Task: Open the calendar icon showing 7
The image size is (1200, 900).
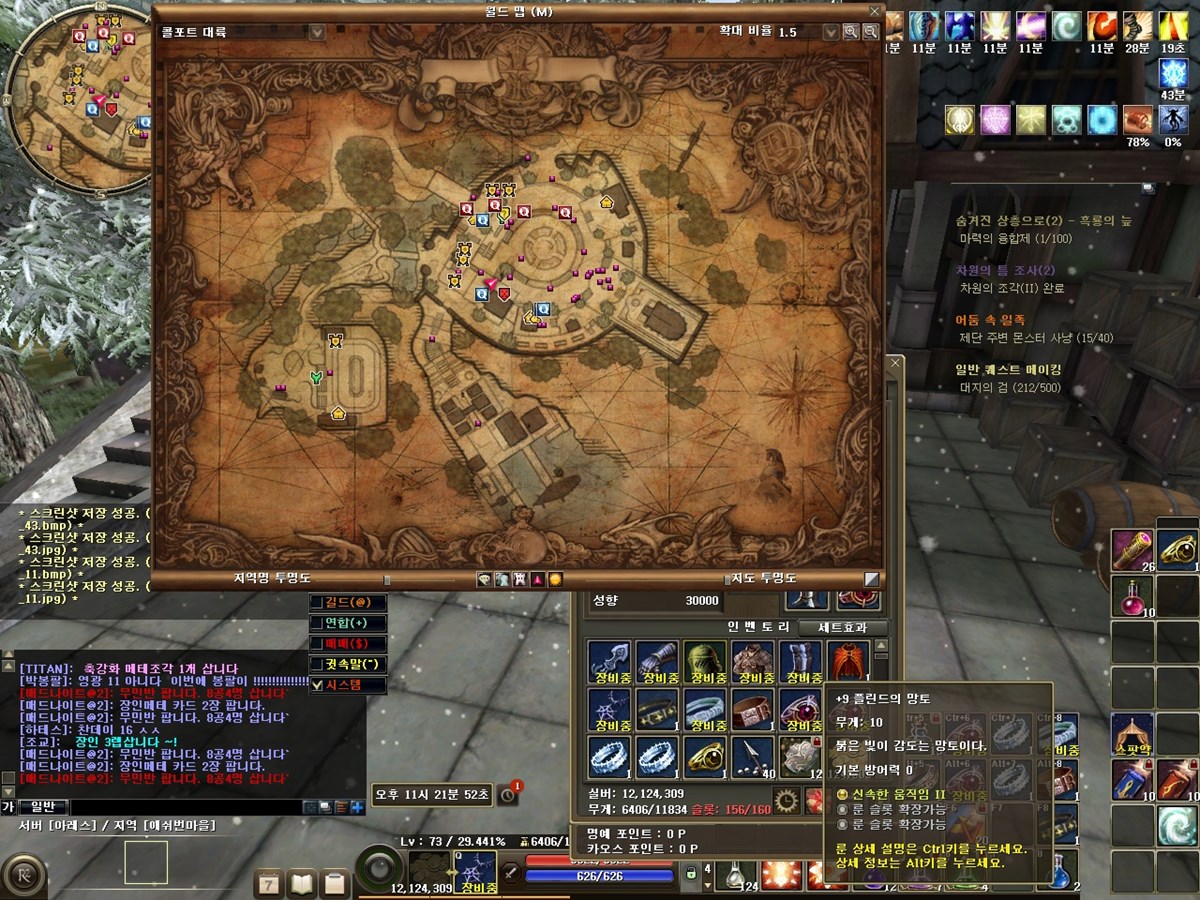Action: [270, 883]
